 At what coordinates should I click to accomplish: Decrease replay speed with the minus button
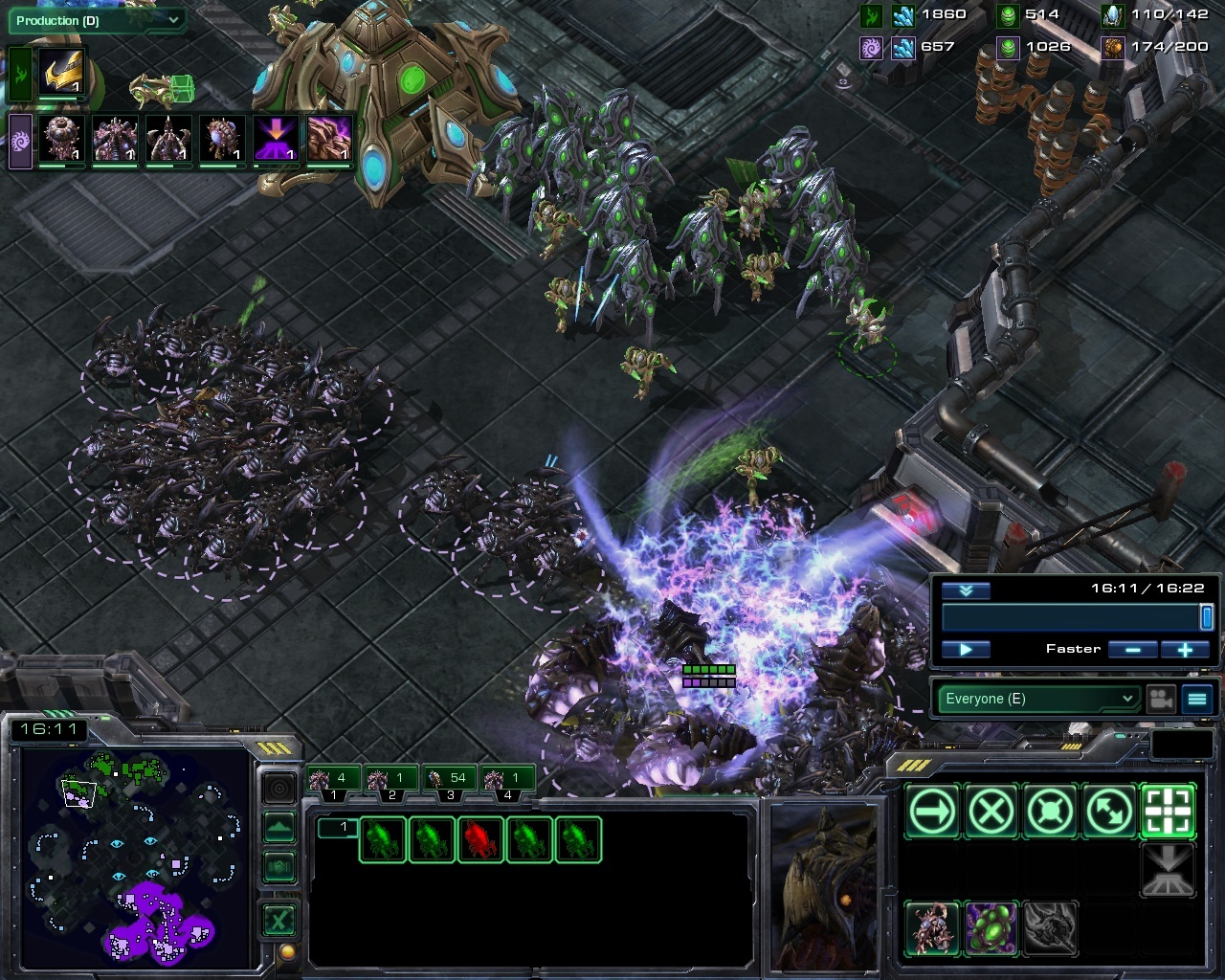click(x=1133, y=649)
